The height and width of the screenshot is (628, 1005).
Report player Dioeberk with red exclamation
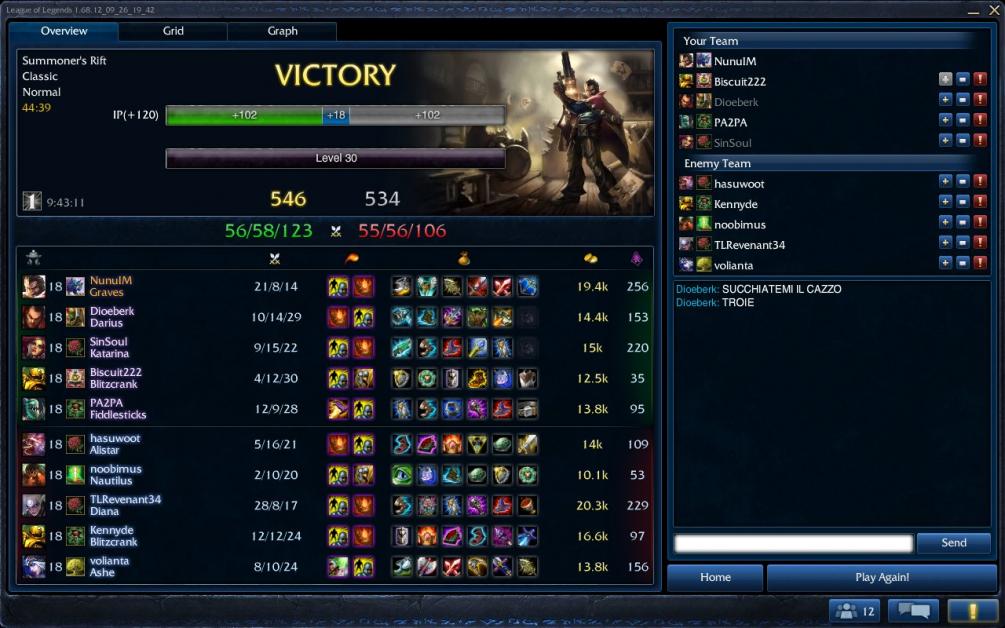point(980,101)
